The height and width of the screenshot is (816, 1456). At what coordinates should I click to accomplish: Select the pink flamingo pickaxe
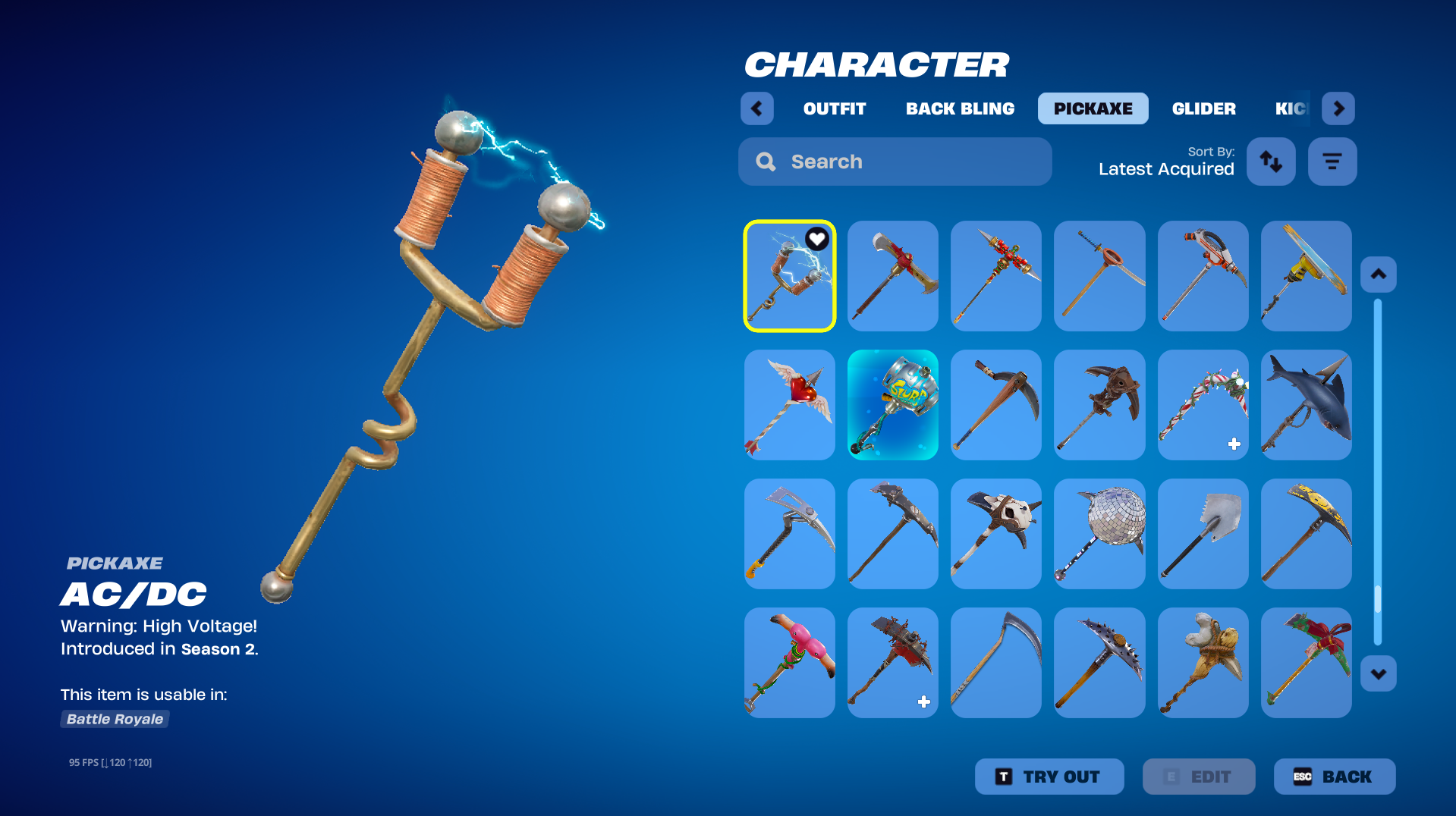click(789, 663)
